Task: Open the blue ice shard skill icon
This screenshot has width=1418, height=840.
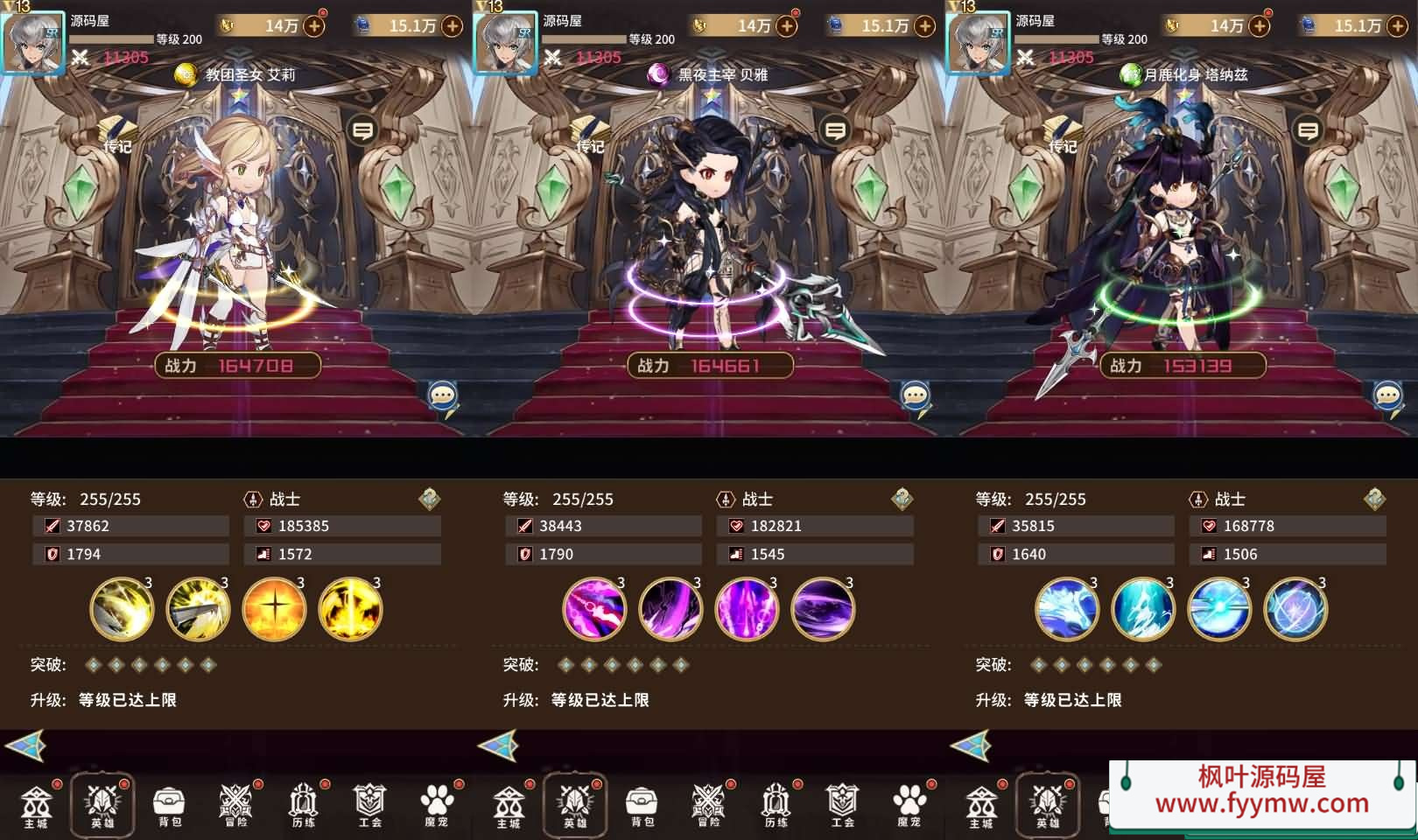Action: tap(1143, 608)
